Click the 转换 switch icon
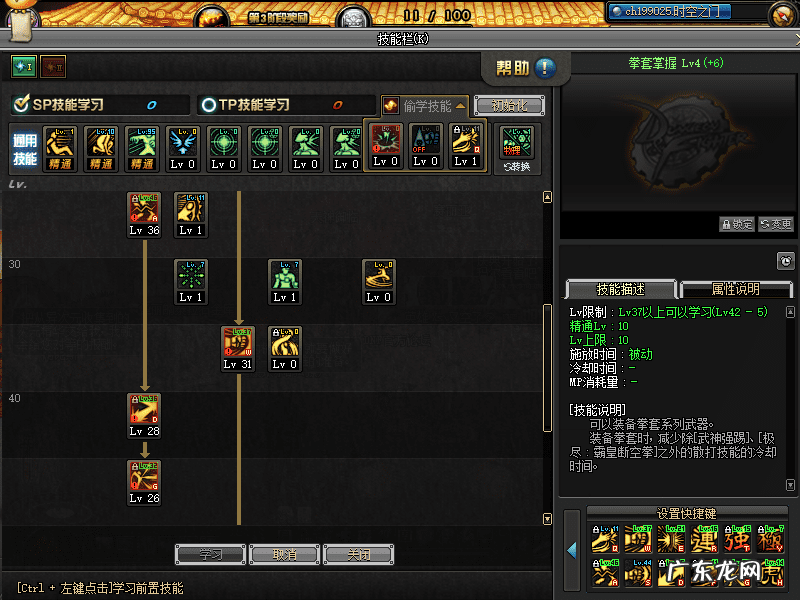Image resolution: width=800 pixels, height=600 pixels. (x=517, y=147)
